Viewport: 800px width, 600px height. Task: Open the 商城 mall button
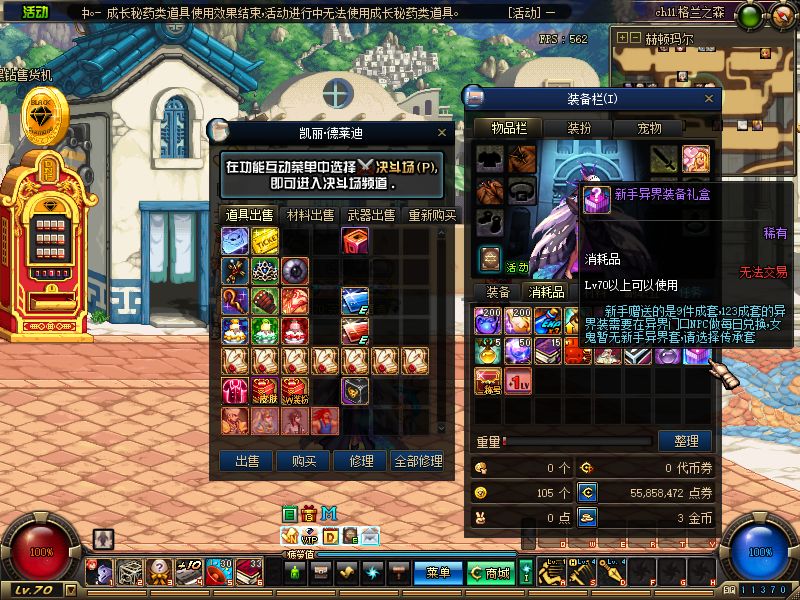click(x=490, y=573)
